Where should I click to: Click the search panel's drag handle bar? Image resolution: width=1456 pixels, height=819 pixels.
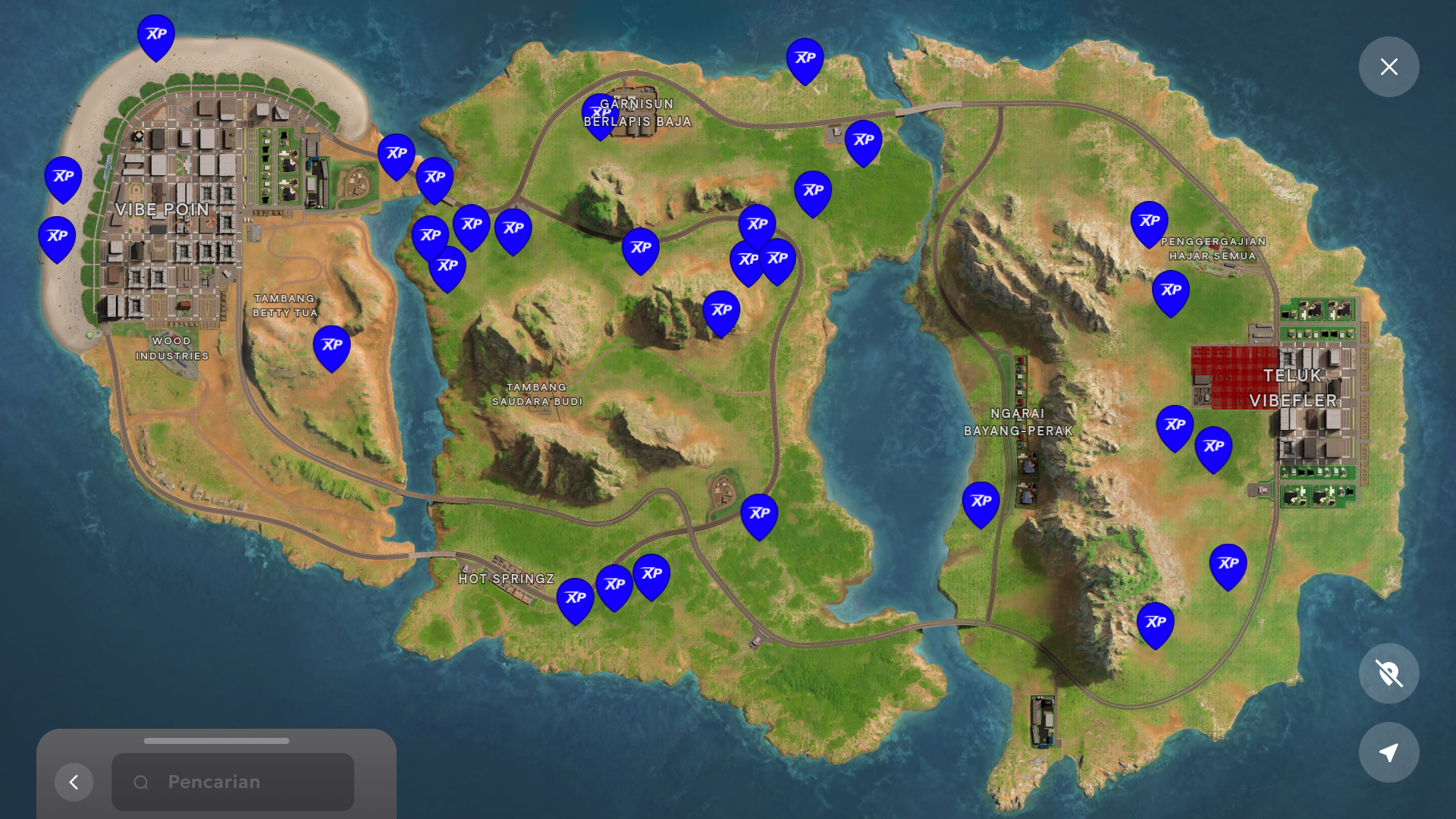tap(216, 741)
